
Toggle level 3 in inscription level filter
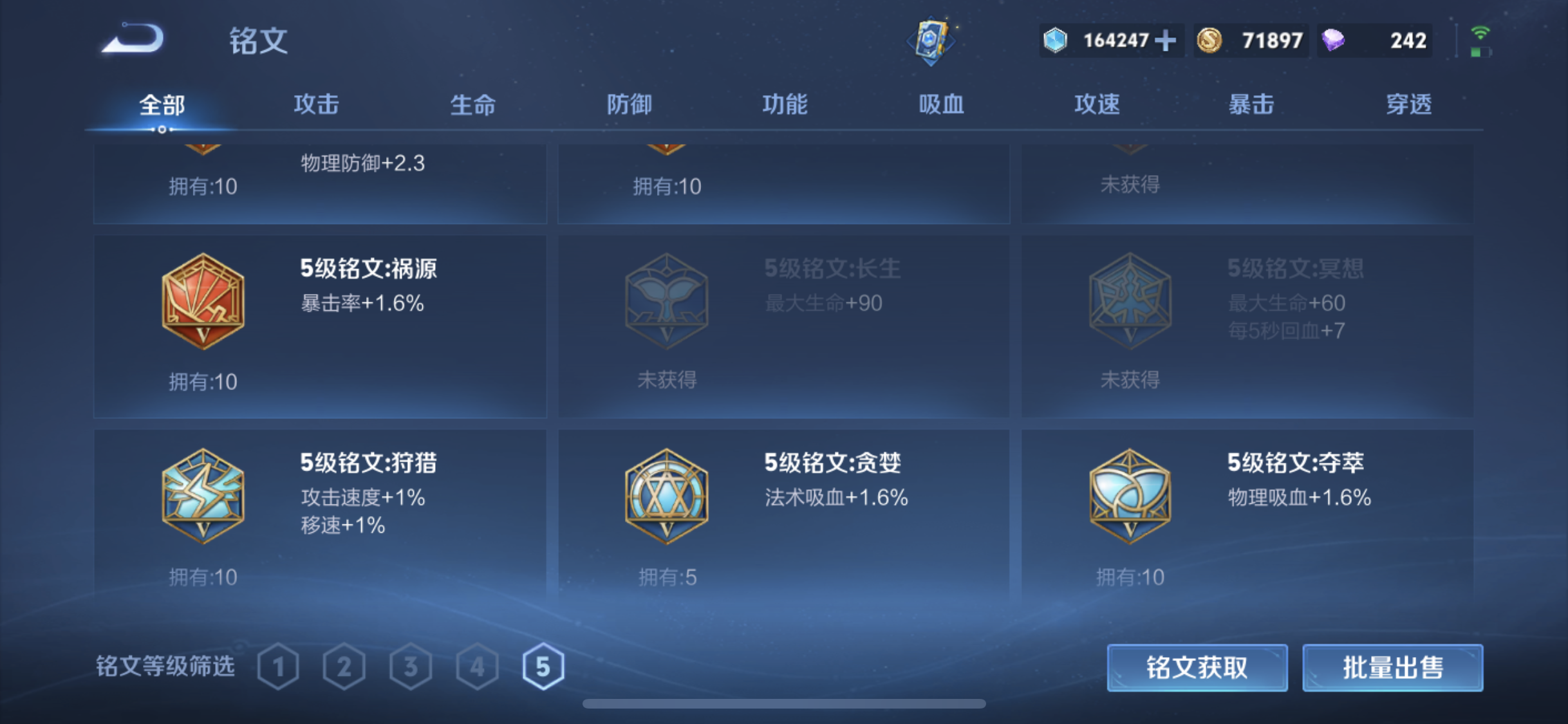pos(411,667)
